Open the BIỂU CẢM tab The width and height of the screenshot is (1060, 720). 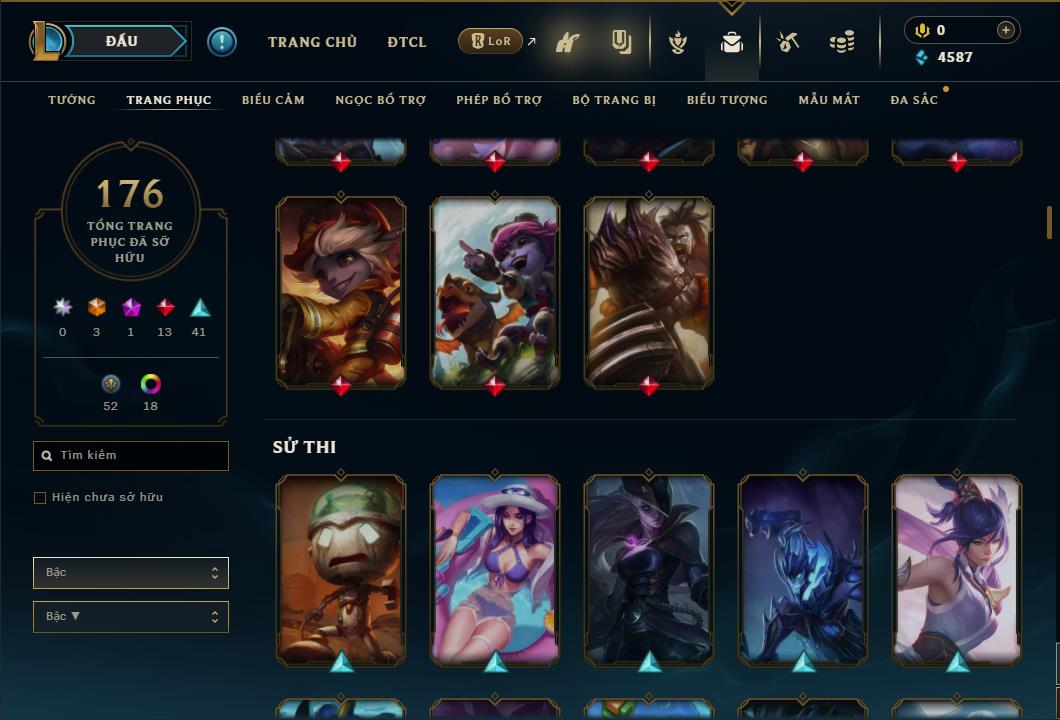pyautogui.click(x=273, y=100)
